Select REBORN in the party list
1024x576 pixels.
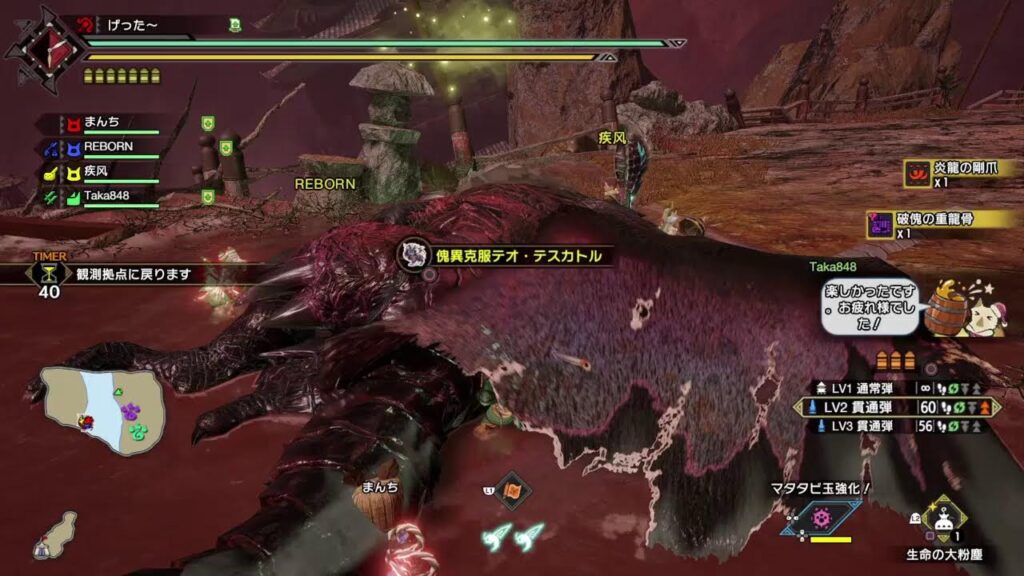point(100,147)
